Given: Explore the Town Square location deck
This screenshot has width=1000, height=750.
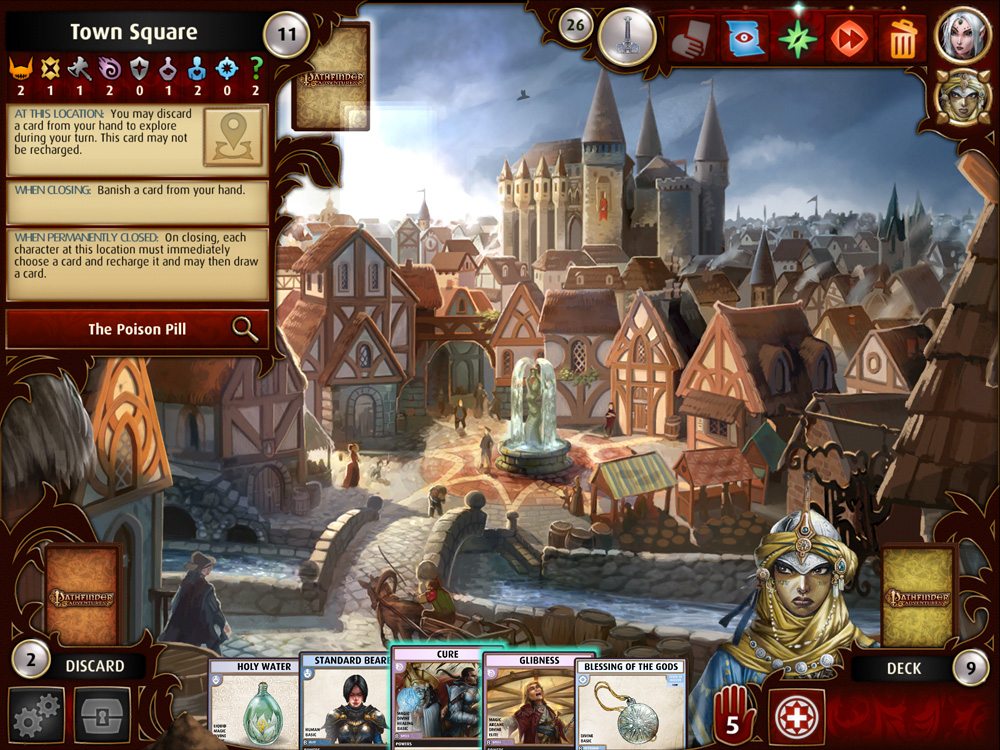Looking at the screenshot, I should tap(331, 76).
